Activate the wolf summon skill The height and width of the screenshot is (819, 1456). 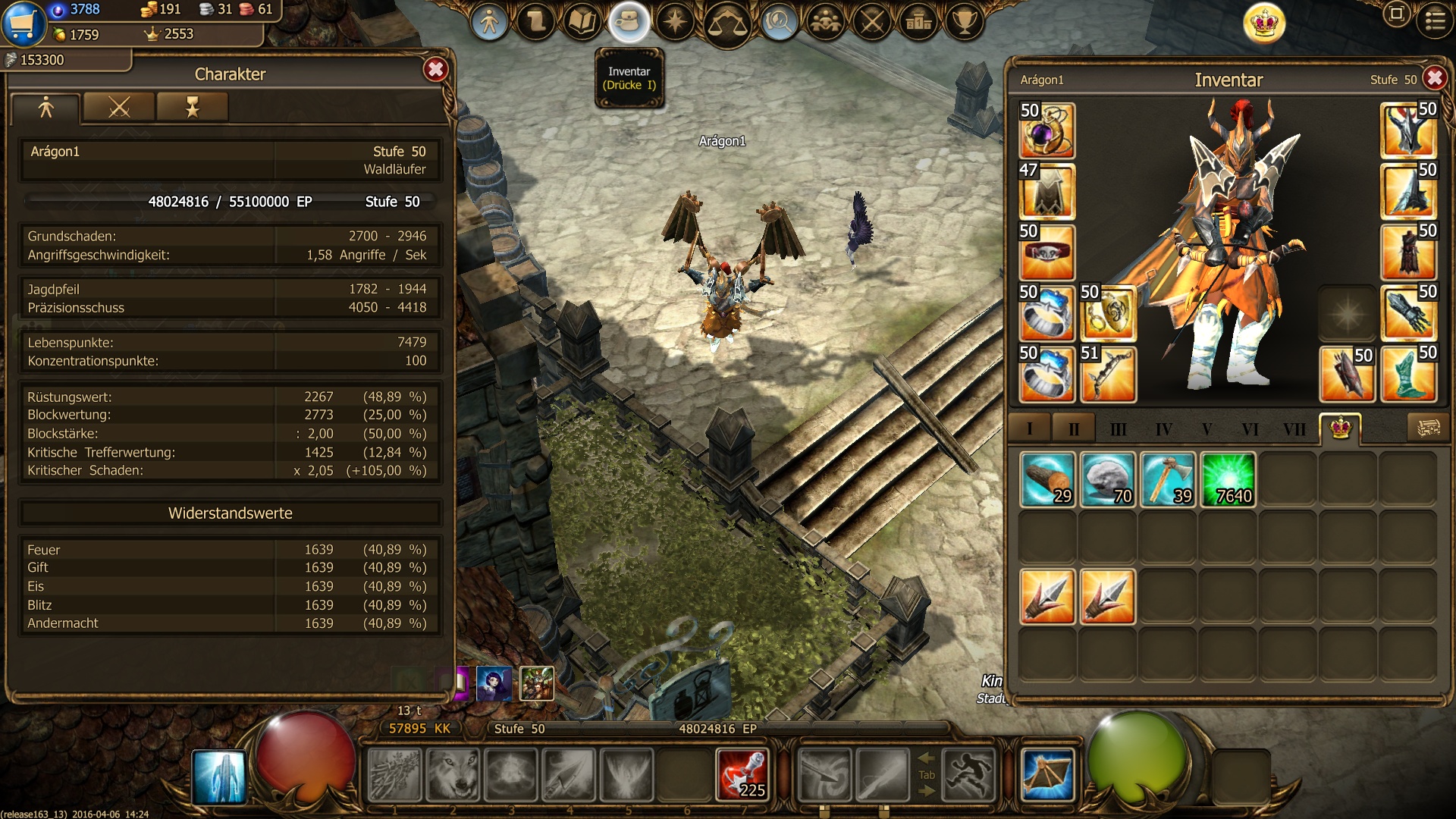[x=453, y=775]
